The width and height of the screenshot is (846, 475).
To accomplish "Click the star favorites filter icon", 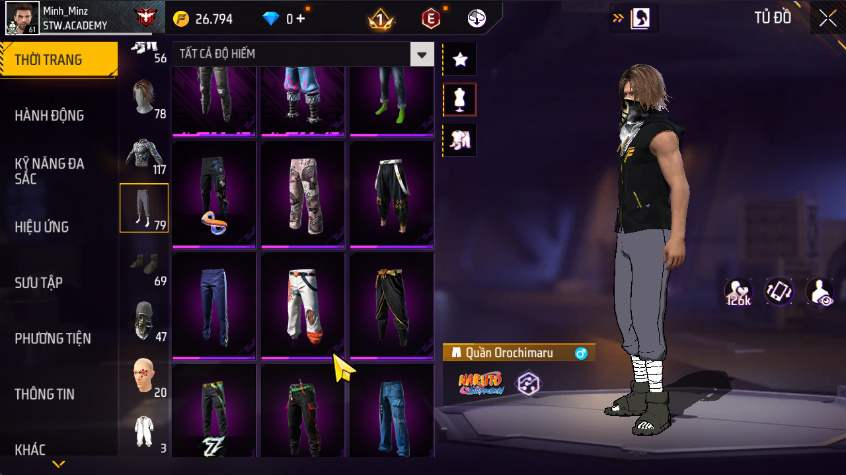I will pos(460,60).
